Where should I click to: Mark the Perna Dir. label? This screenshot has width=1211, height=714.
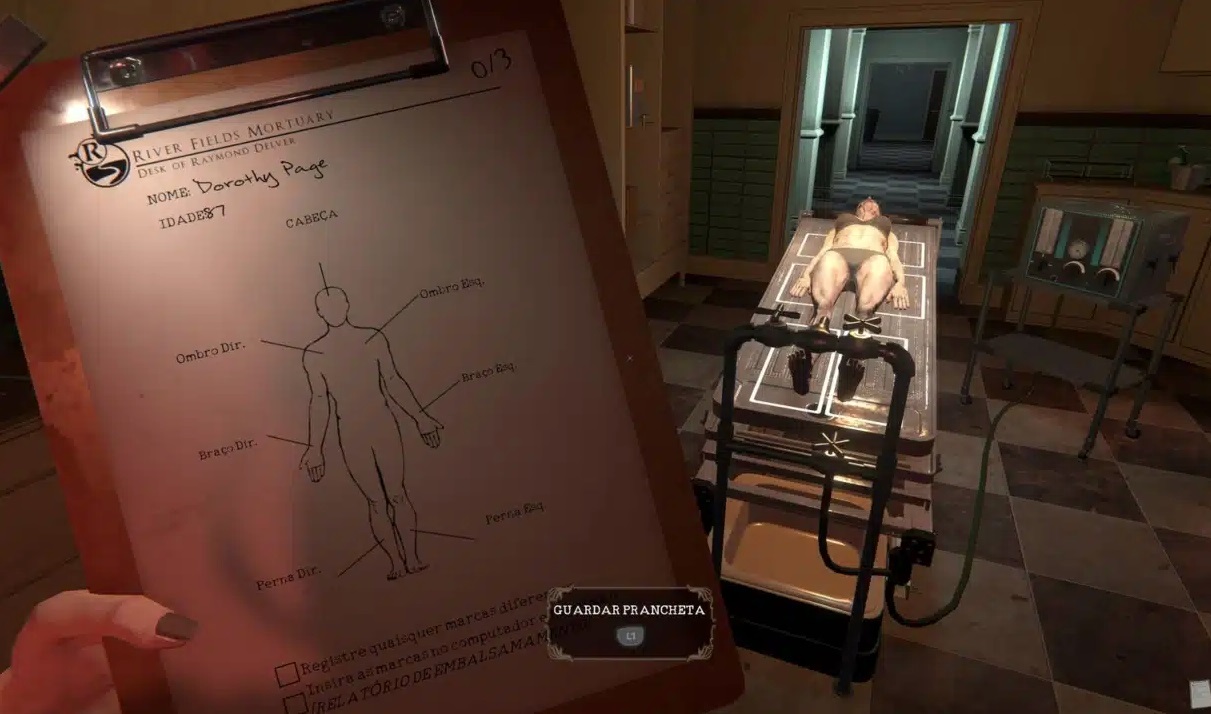(x=287, y=576)
